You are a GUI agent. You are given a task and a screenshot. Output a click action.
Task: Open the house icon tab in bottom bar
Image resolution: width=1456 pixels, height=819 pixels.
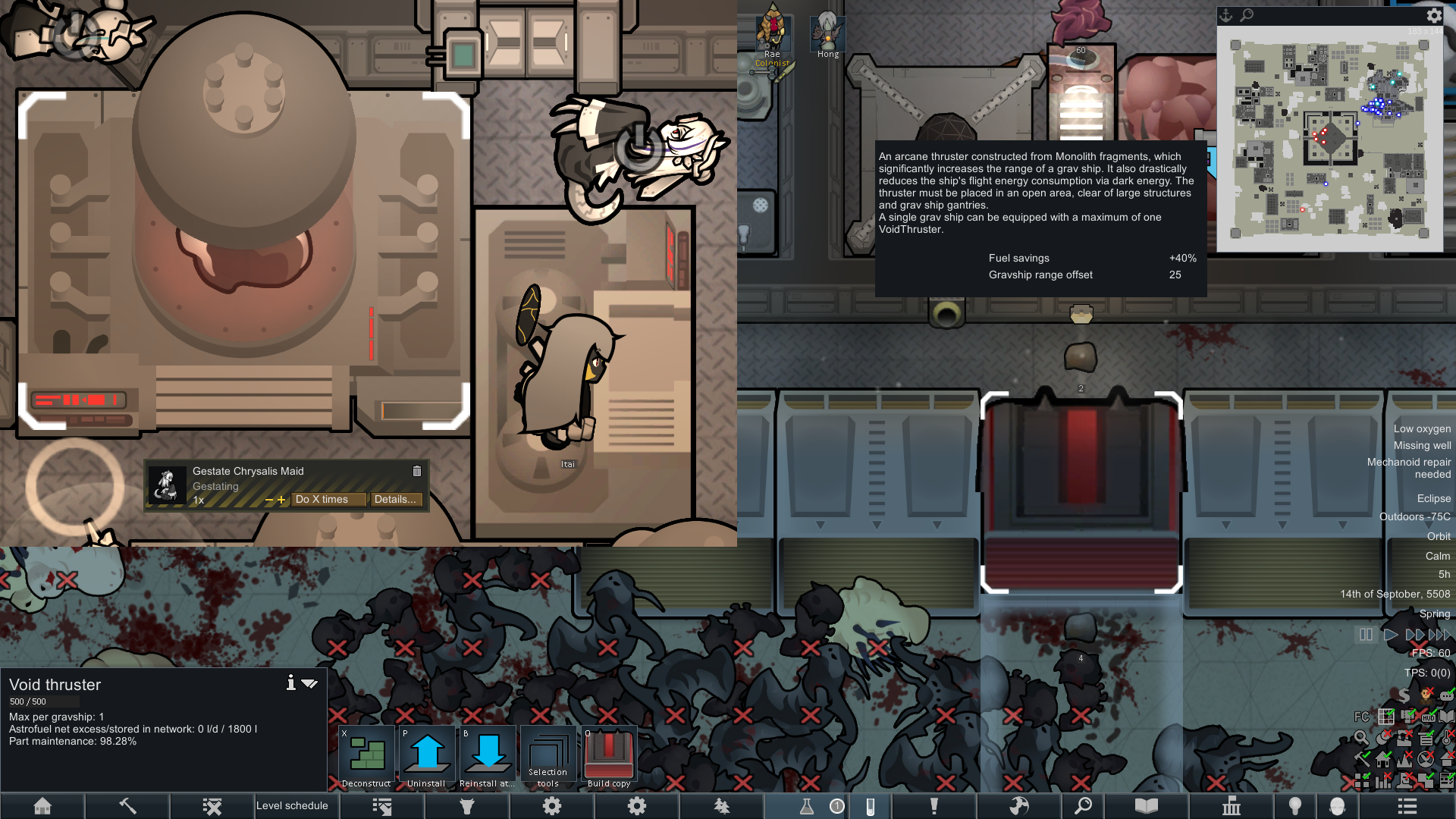pyautogui.click(x=42, y=805)
